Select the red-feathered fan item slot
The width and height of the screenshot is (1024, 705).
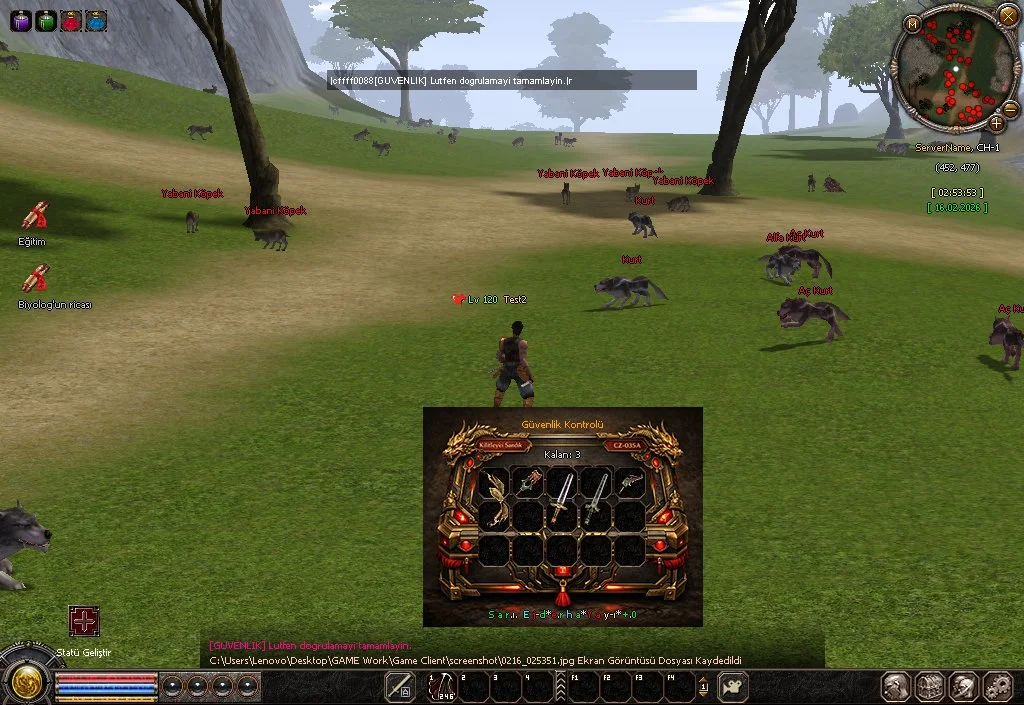coord(530,482)
